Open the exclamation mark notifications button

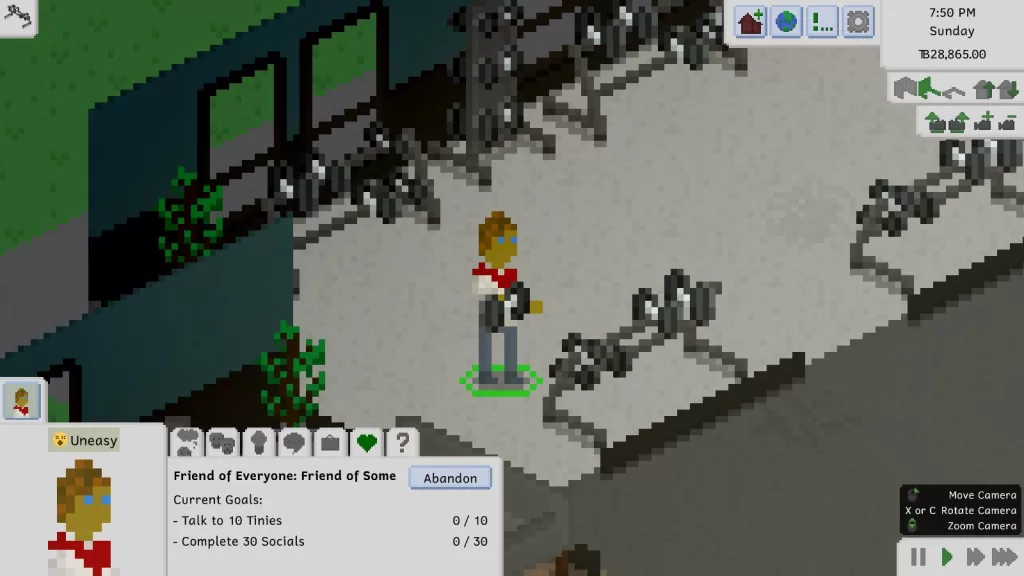point(823,21)
